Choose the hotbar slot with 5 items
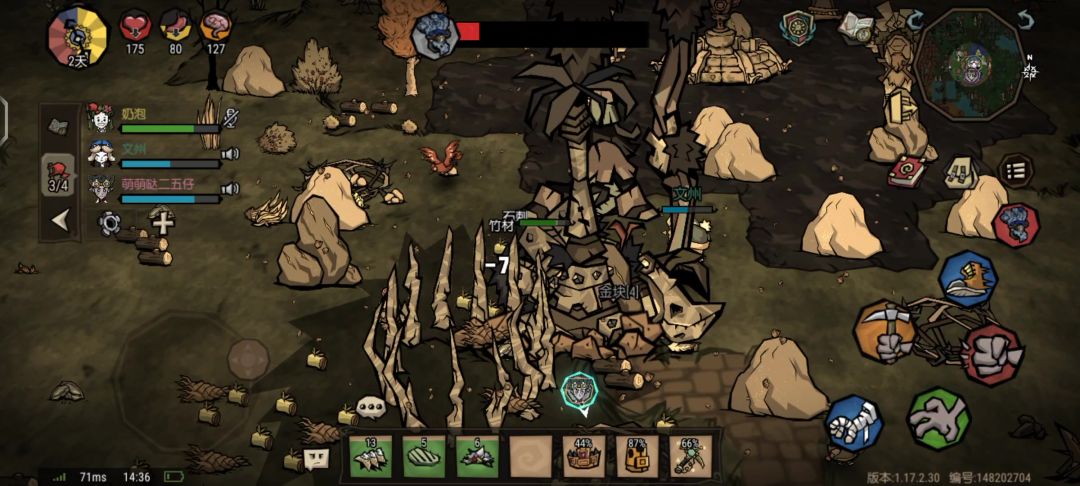Image resolution: width=1080 pixels, height=486 pixels. click(x=424, y=456)
